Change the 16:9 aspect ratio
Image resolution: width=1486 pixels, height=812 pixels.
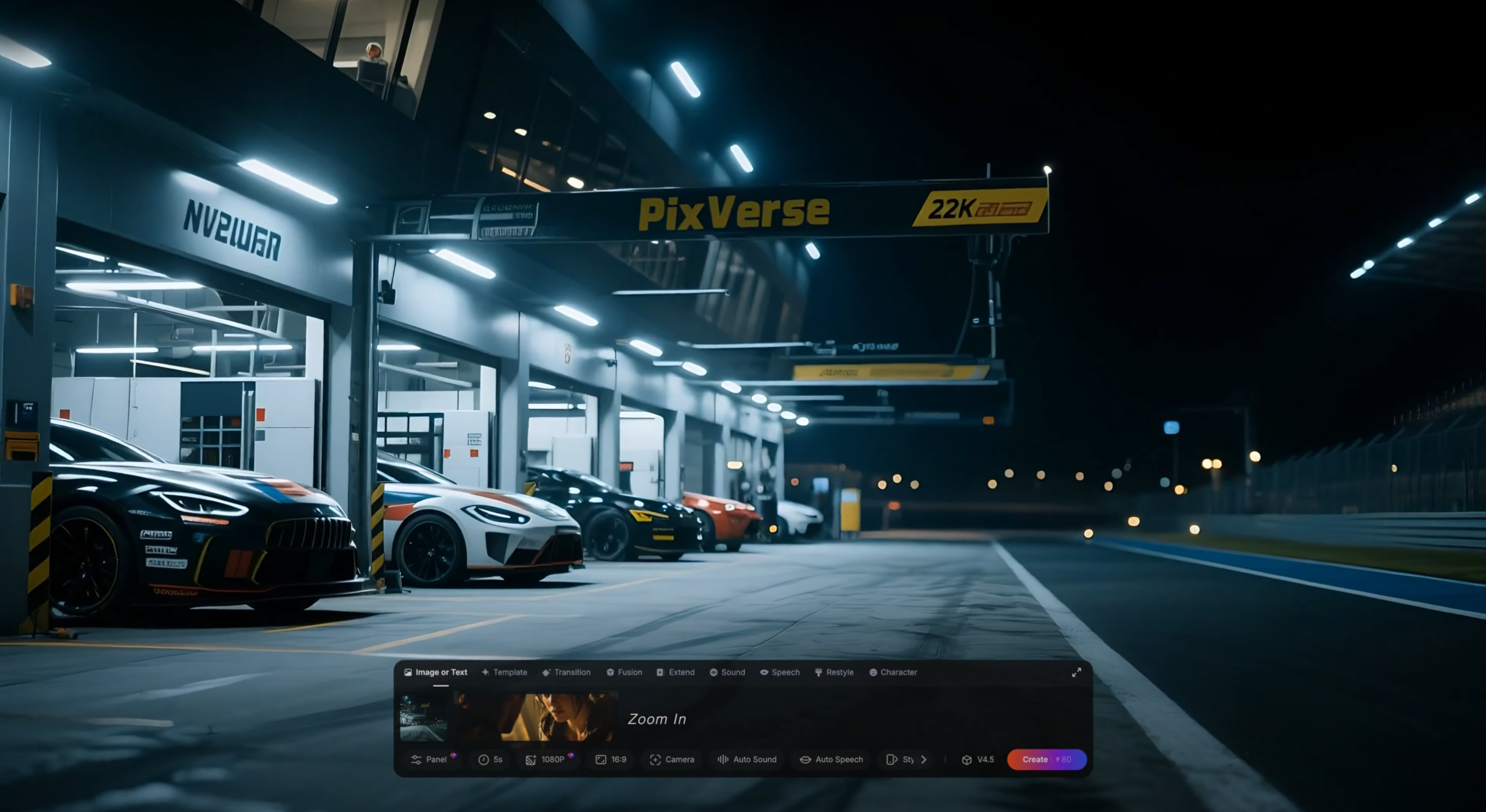611,759
